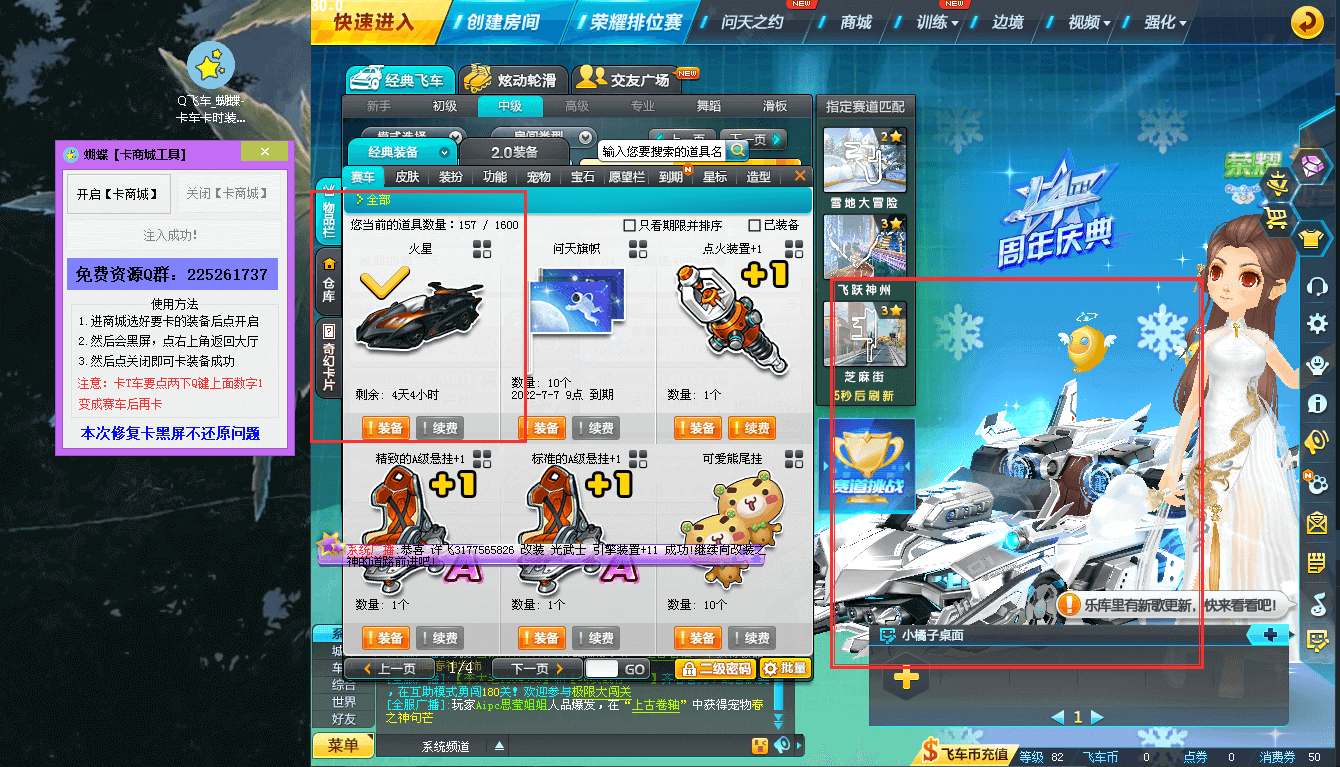The height and width of the screenshot is (767, 1340).
Task: Click the magnifier search icon for items
Action: coord(737,149)
